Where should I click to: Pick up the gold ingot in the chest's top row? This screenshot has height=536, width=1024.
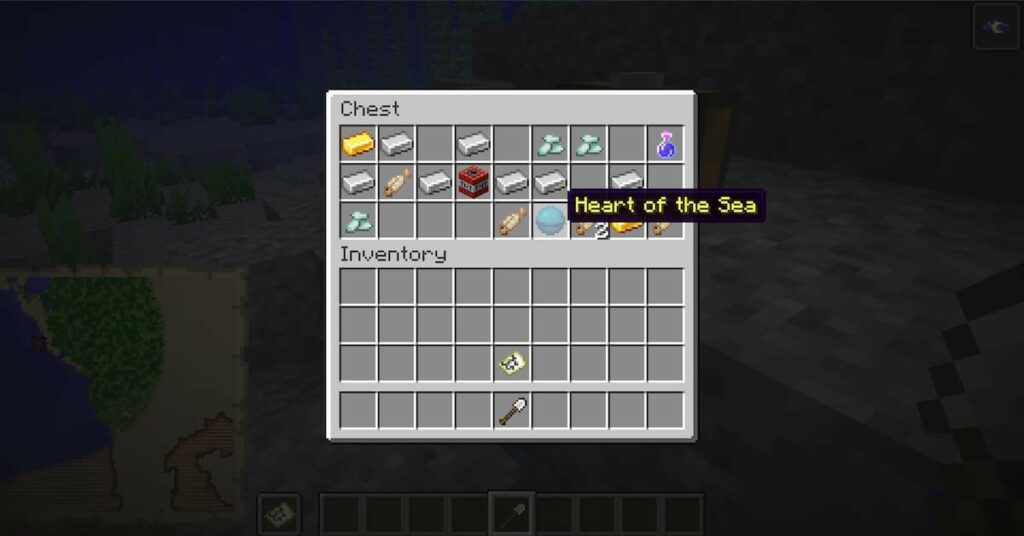[357, 144]
